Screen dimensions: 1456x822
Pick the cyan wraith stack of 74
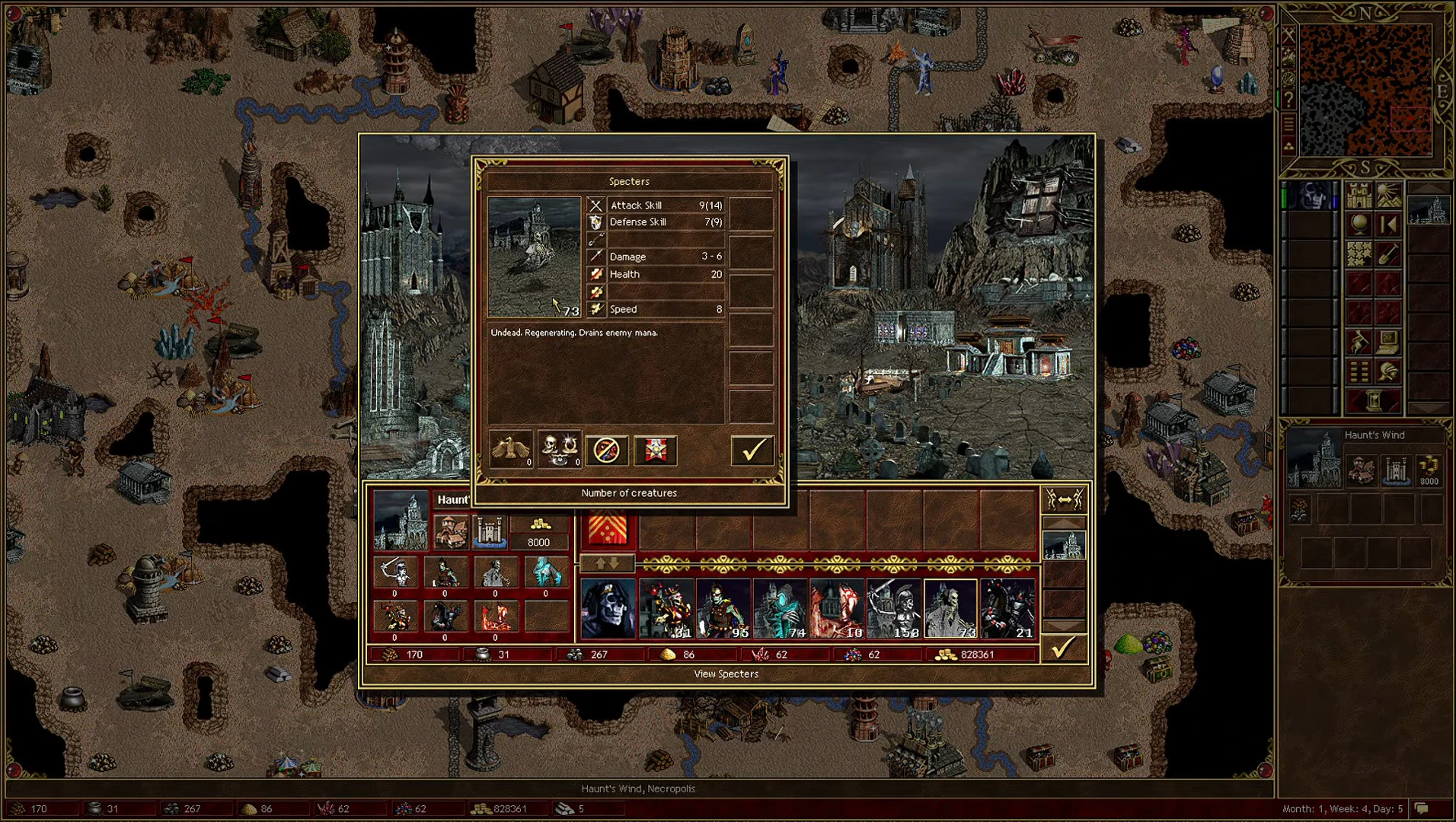click(781, 608)
